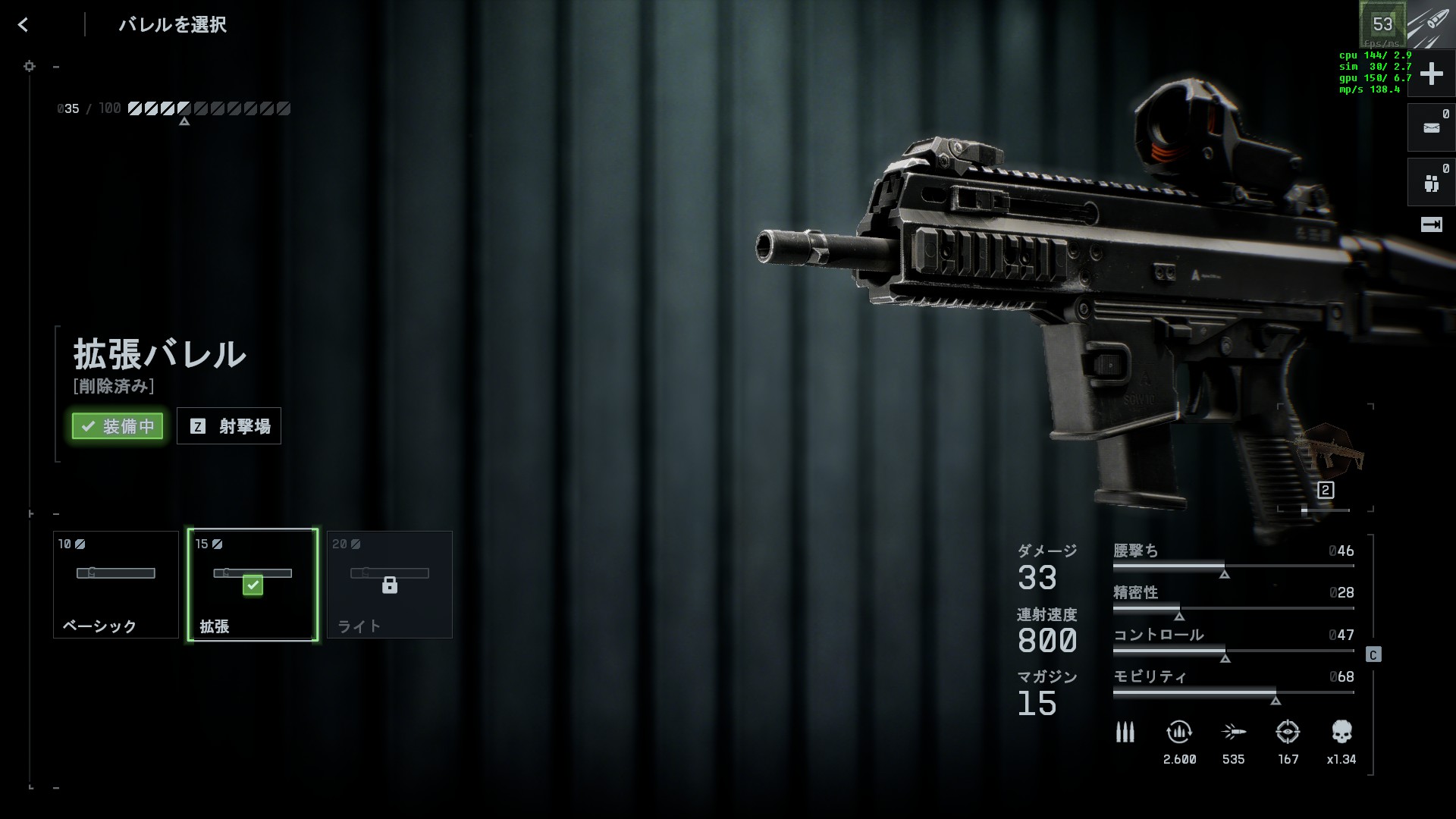Click the arrow-to-bar icon on right edge
Screen dimensions: 1456x819
(1431, 224)
